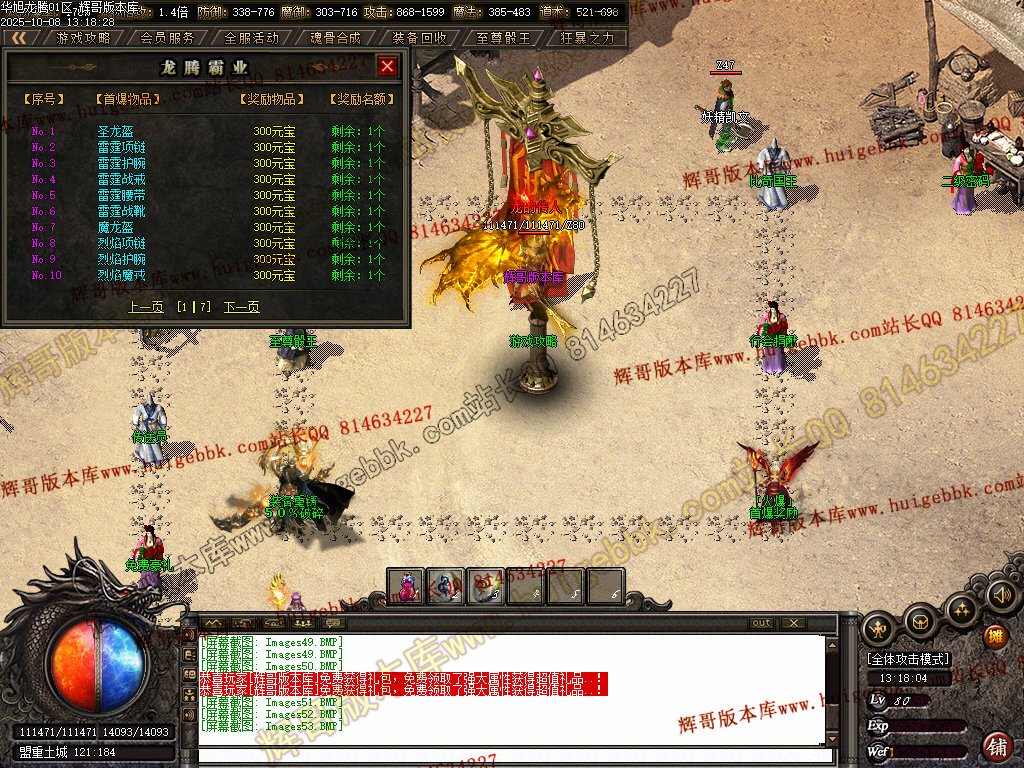The width and height of the screenshot is (1024, 768).
Task: Open the 狂暴之力 menu
Action: pos(587,38)
